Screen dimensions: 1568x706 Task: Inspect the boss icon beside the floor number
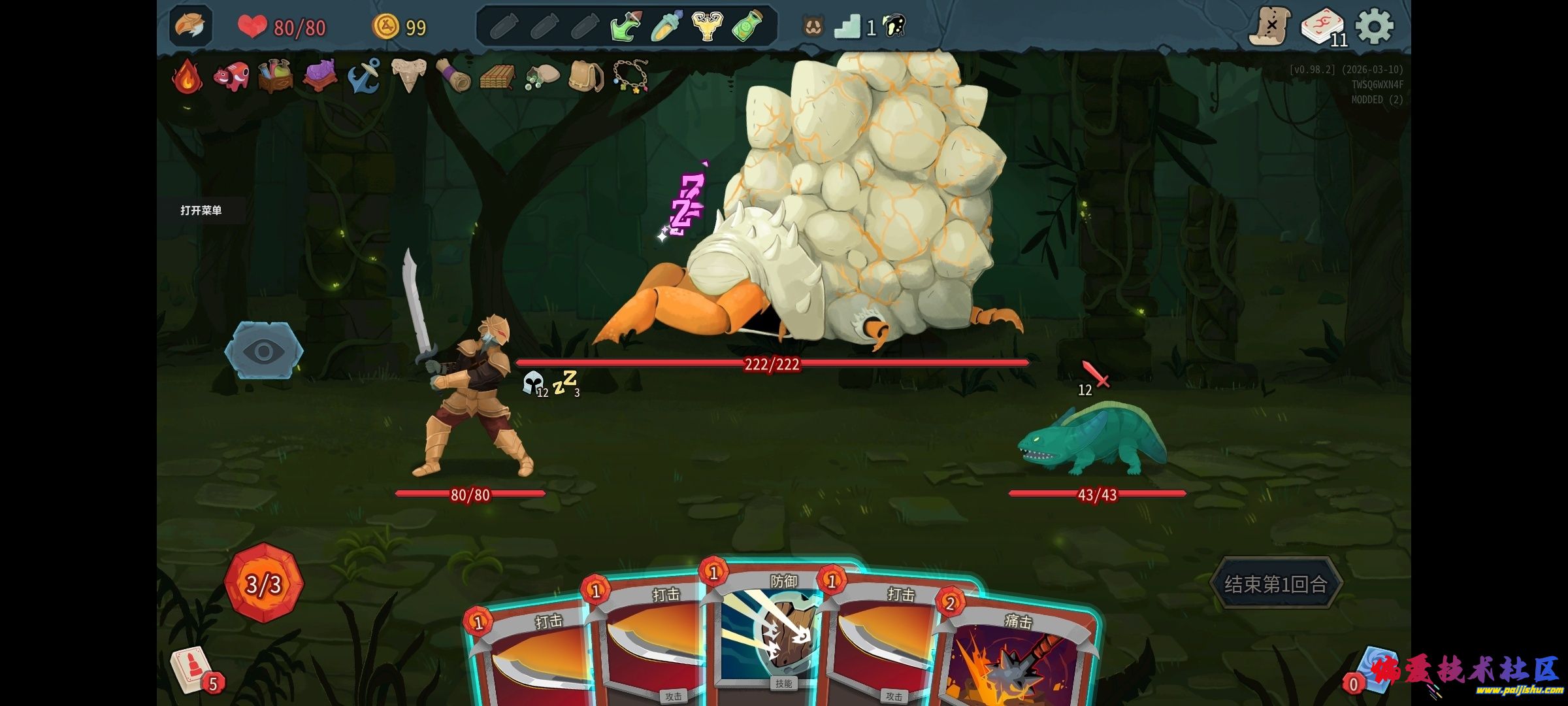[894, 27]
